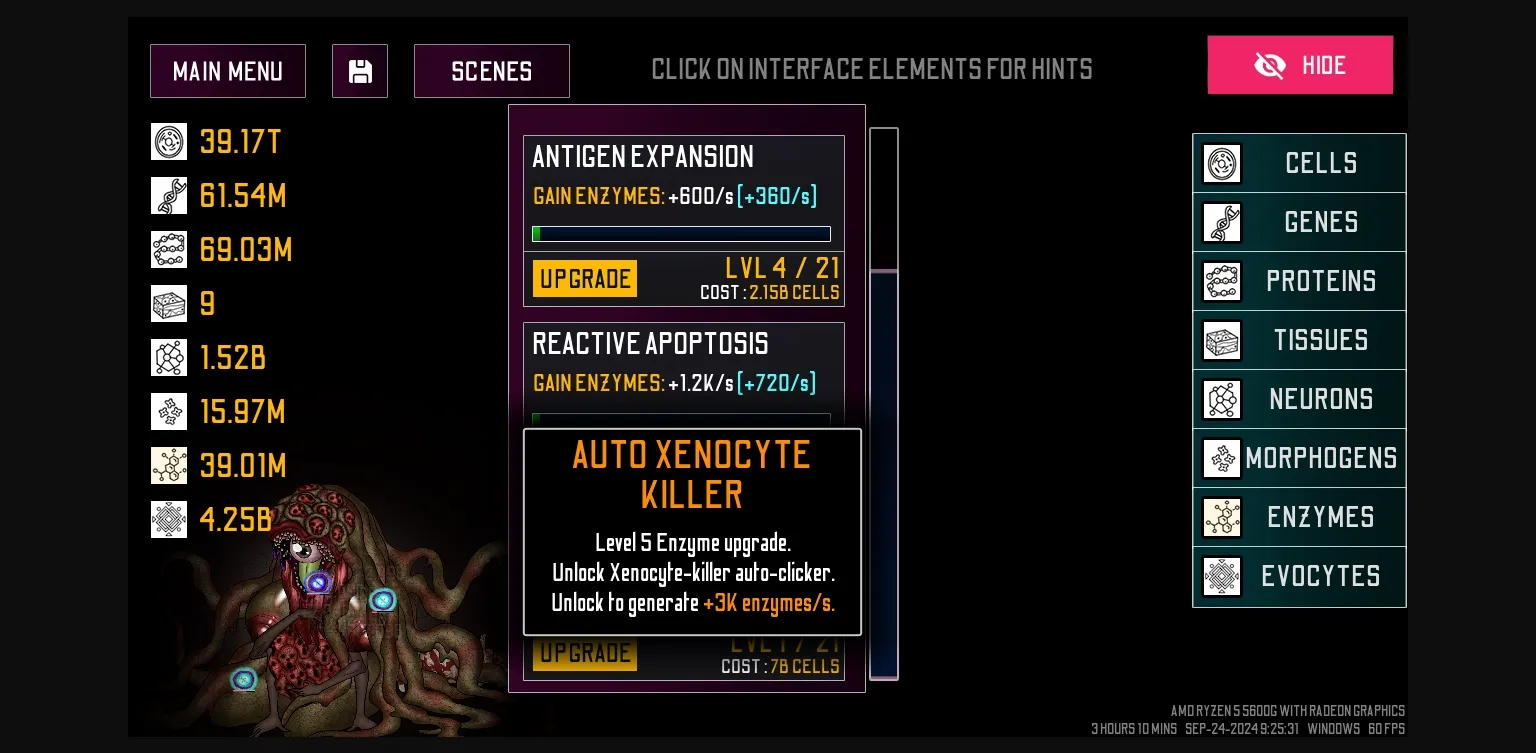Click the cells counter icon showing 39.17T
This screenshot has width=1536, height=753.
169,141
